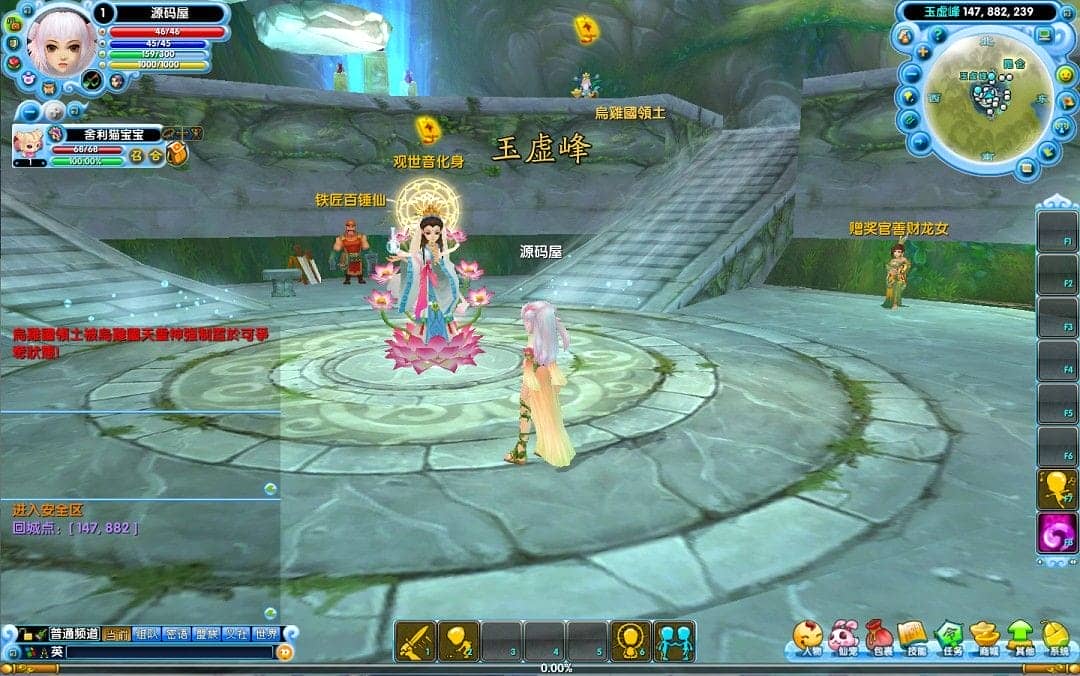Select the 密语 whisper chat tab
This screenshot has width=1080, height=676.
tap(177, 634)
